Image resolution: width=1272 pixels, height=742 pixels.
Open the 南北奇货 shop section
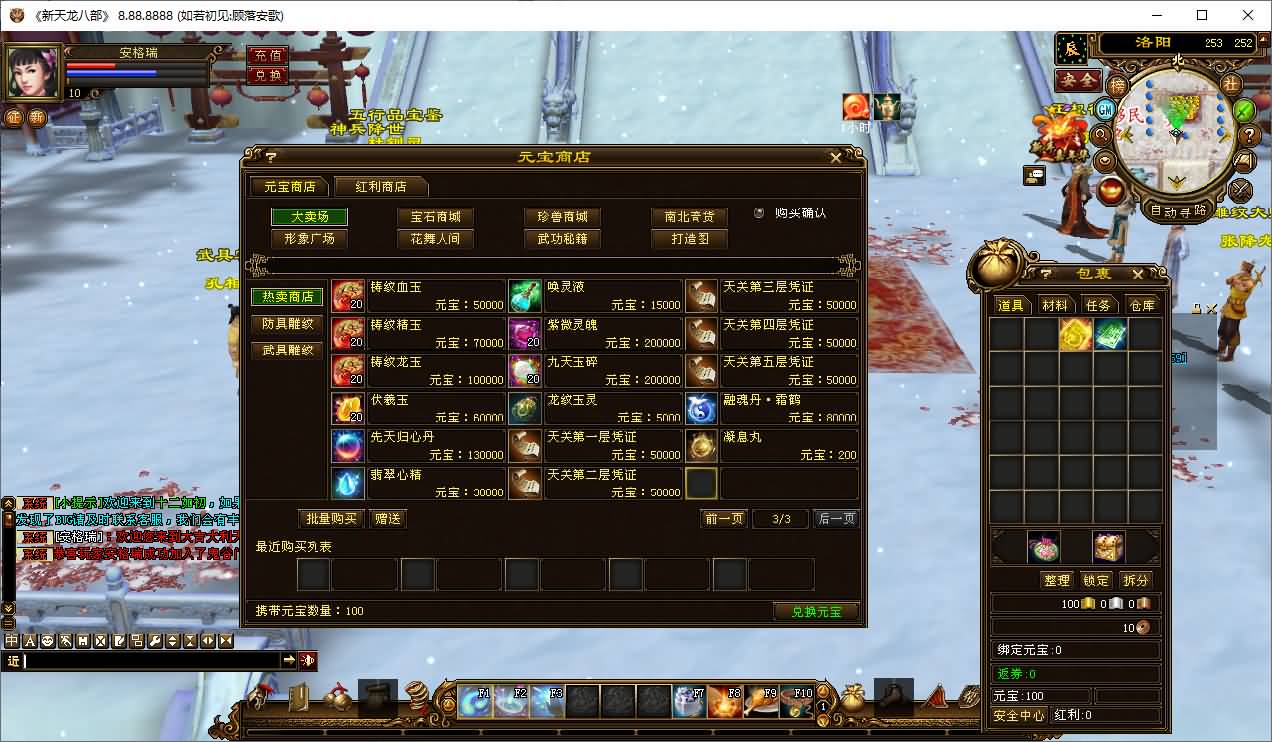pyautogui.click(x=689, y=217)
